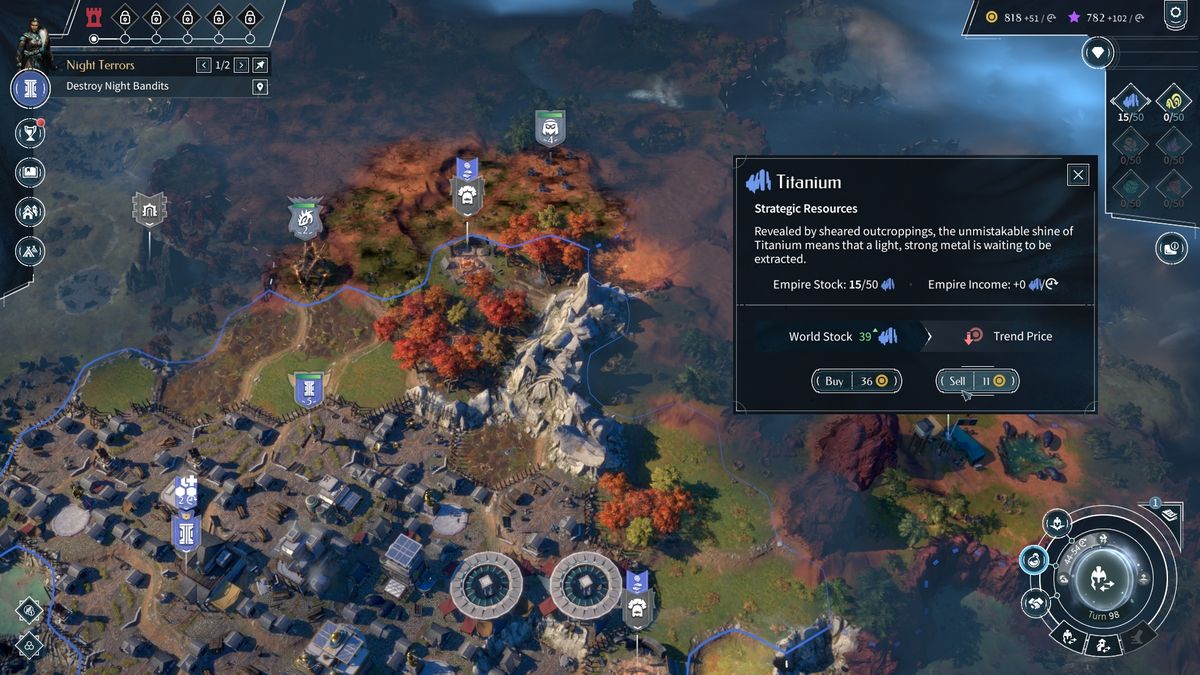The height and width of the screenshot is (675, 1200).
Task: Go to next quest in tracker
Action: (241, 65)
